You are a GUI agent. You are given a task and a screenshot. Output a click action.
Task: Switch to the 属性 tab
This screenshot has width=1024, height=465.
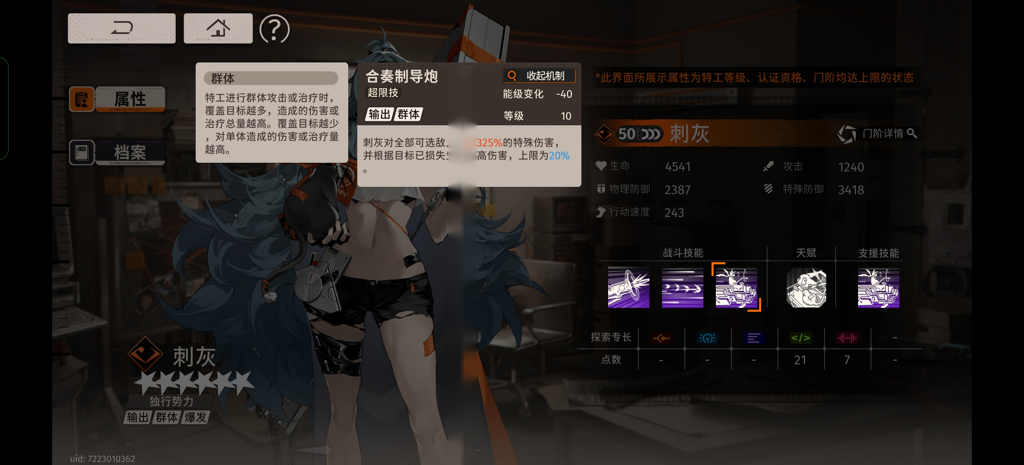tap(116, 99)
